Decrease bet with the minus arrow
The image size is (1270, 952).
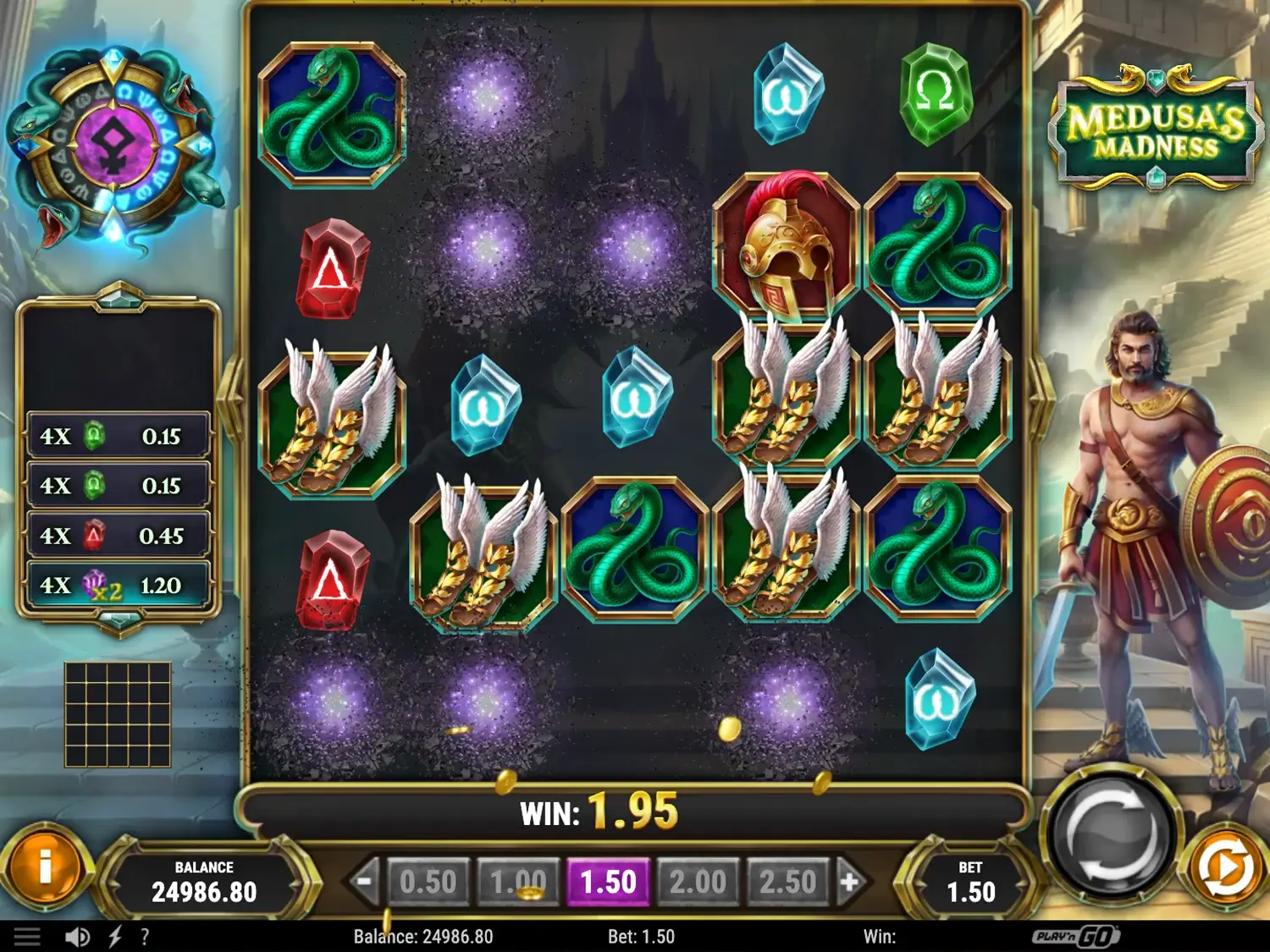pos(364,883)
